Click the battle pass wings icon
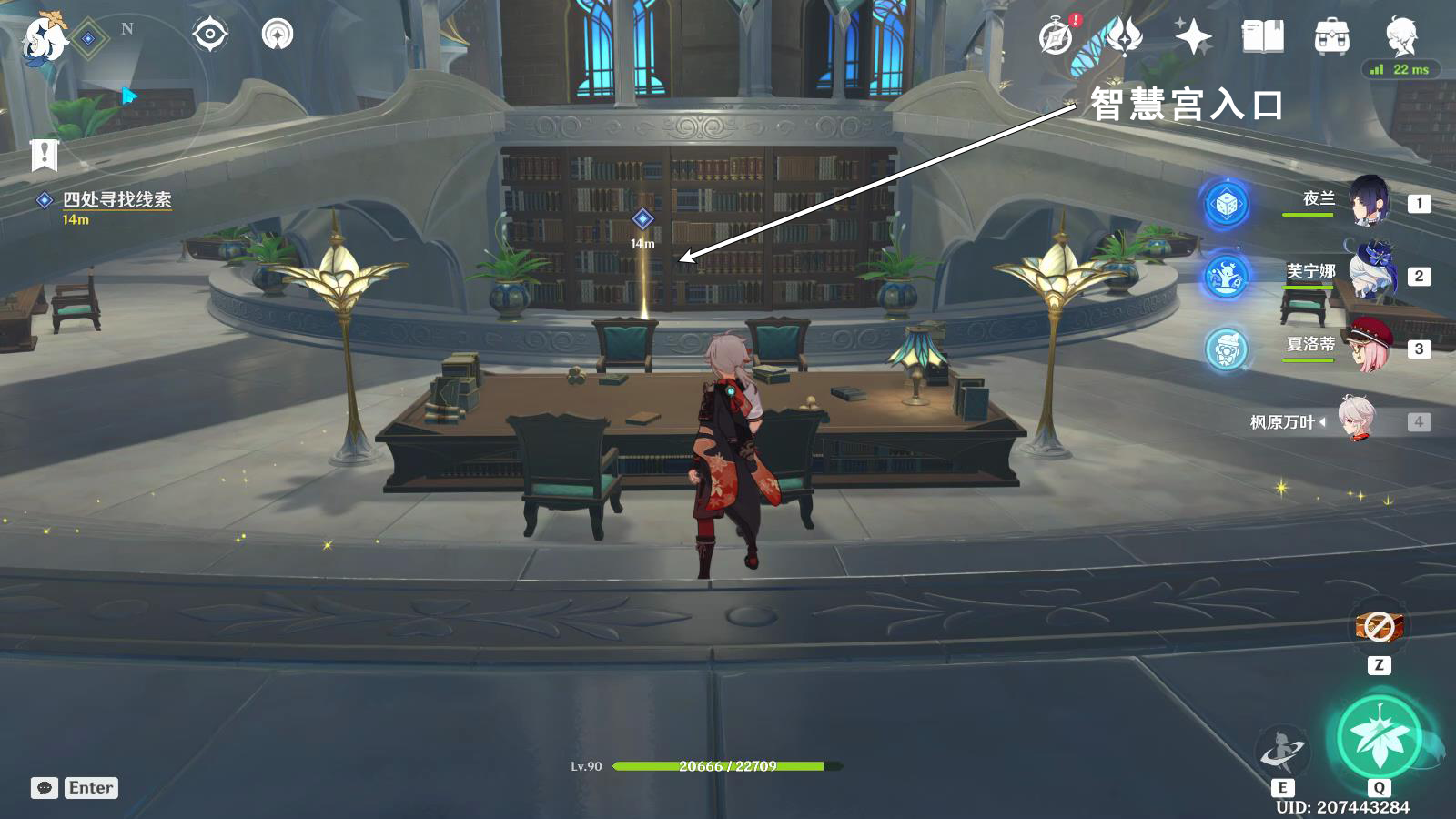1456x819 pixels. (x=1125, y=37)
